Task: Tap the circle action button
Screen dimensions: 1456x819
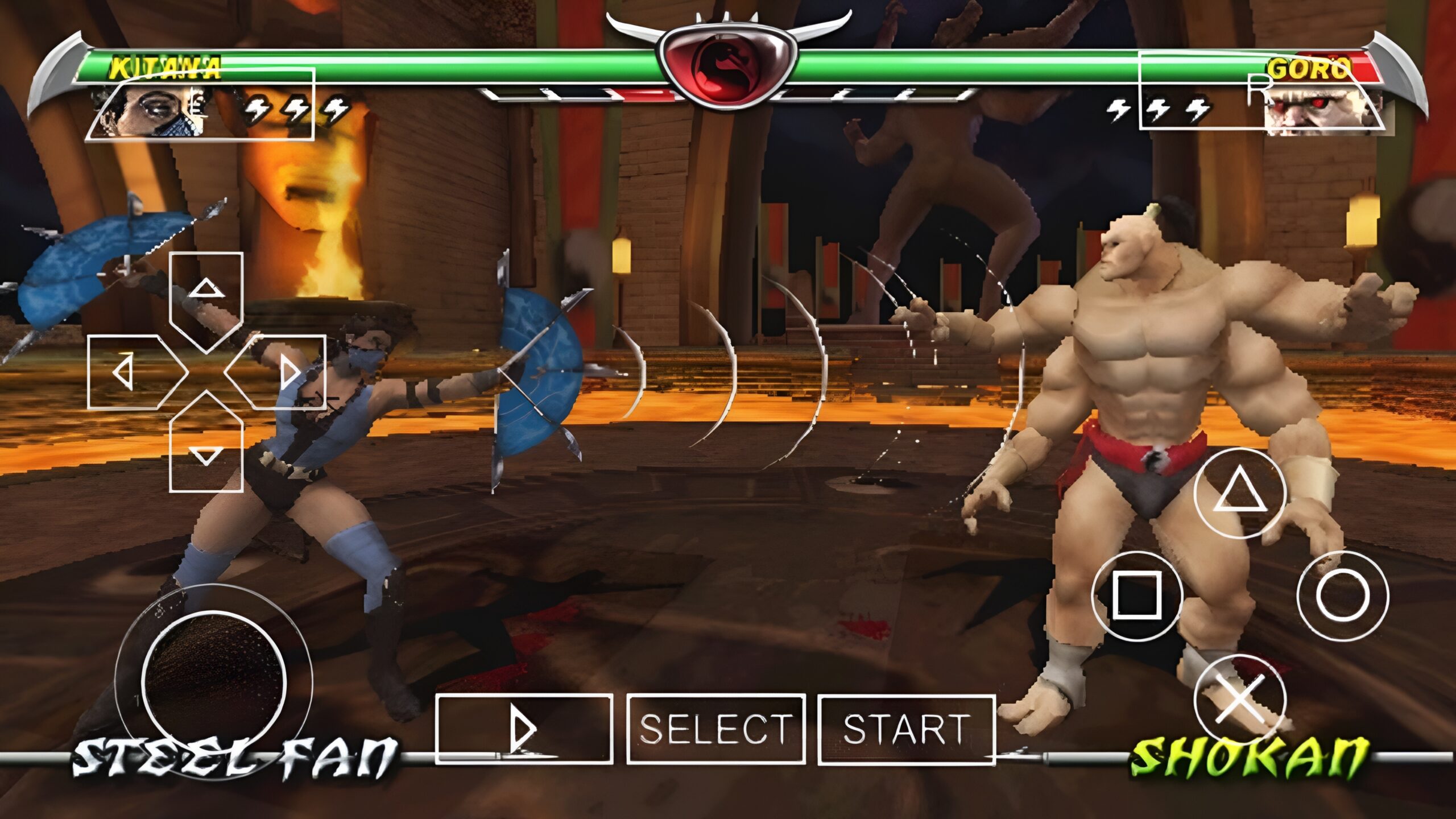Action: click(x=1342, y=596)
